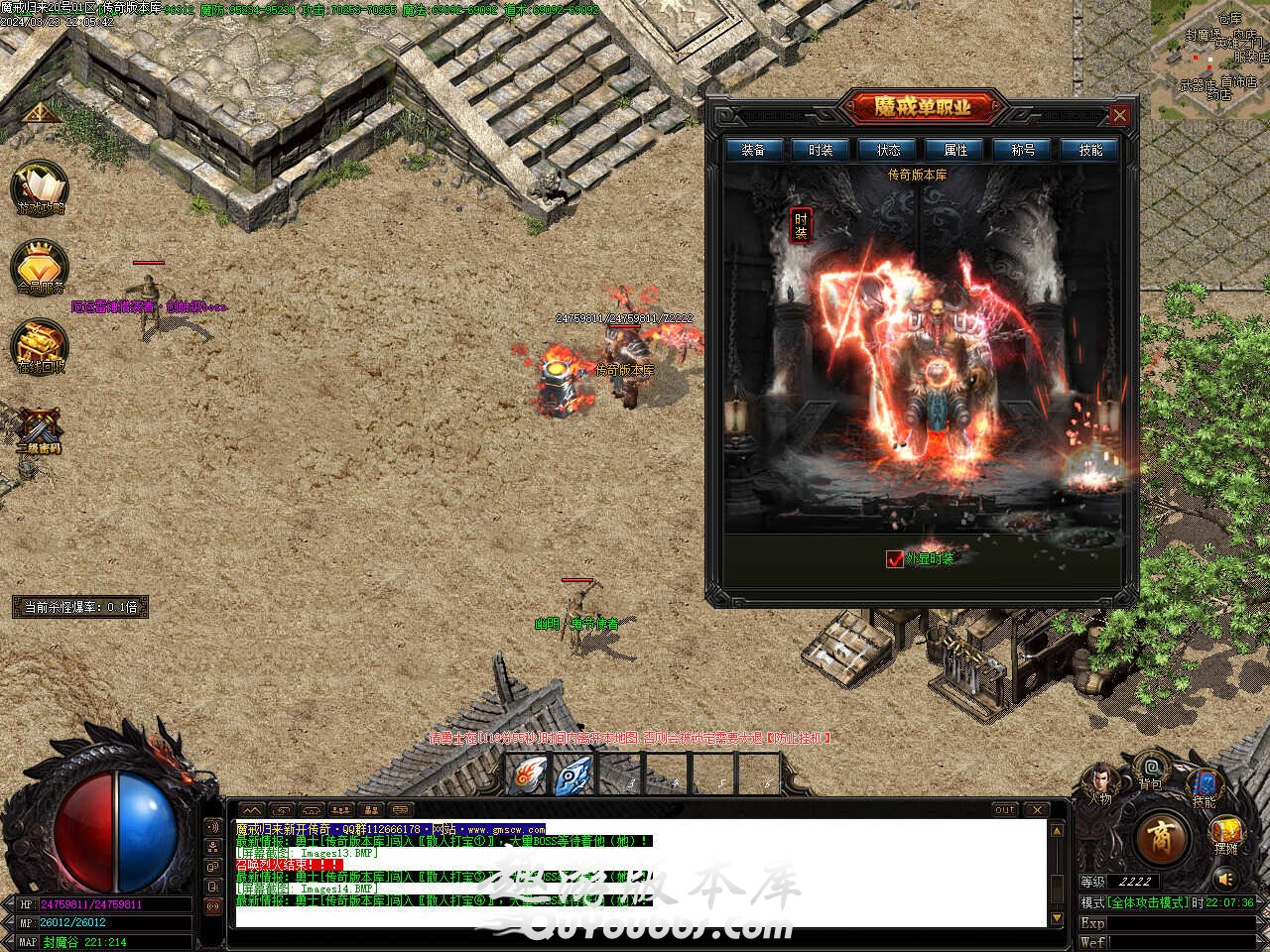The height and width of the screenshot is (952, 1270).
Task: Click the minimap in the corner
Action: click(1209, 55)
